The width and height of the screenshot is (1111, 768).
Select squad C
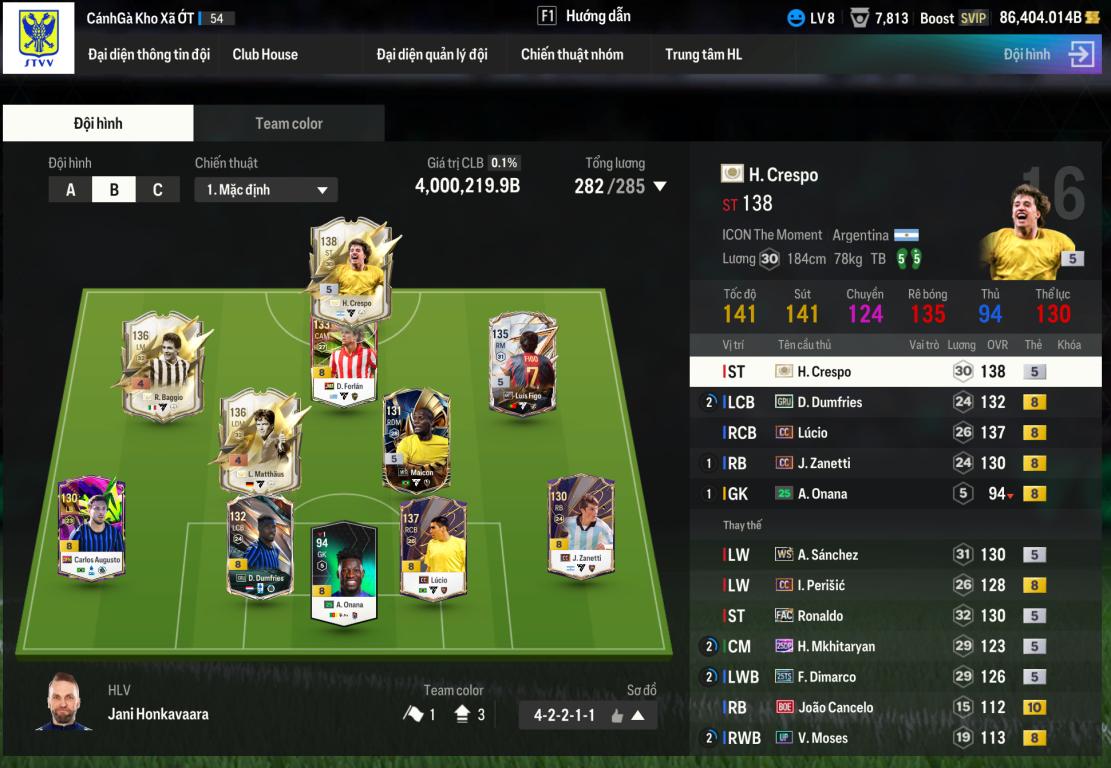157,190
